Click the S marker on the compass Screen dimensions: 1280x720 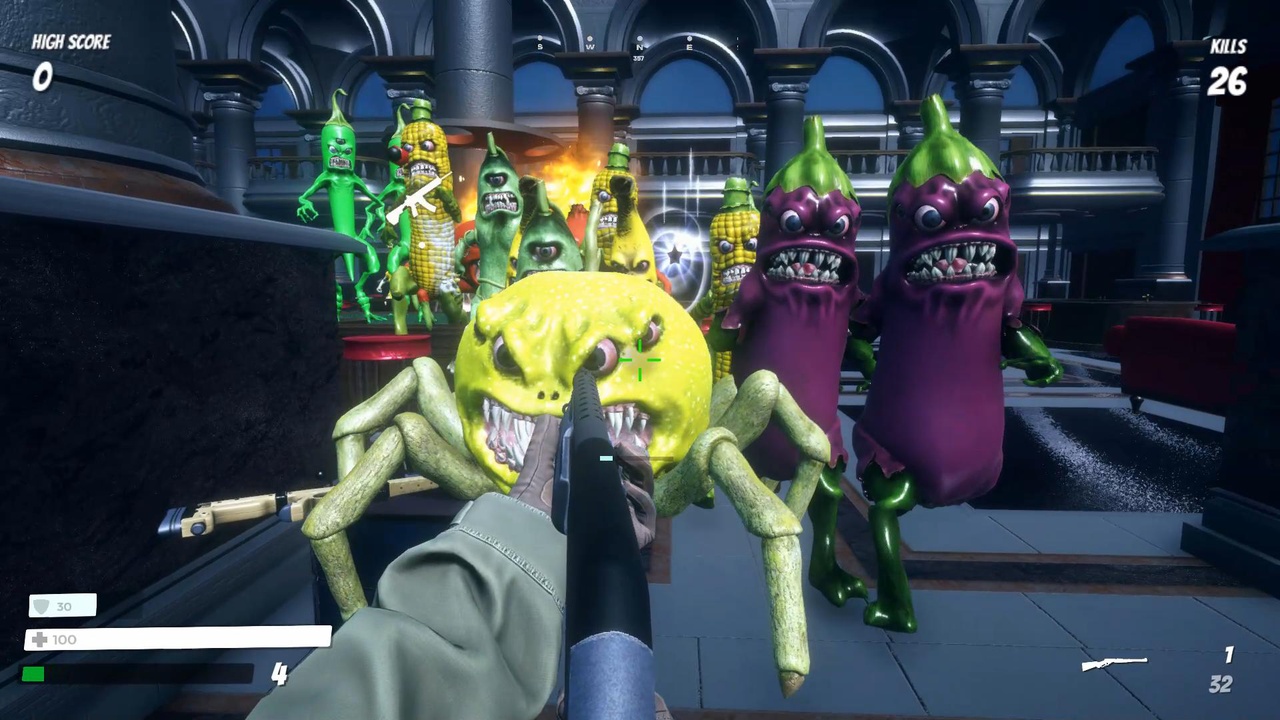coord(540,46)
